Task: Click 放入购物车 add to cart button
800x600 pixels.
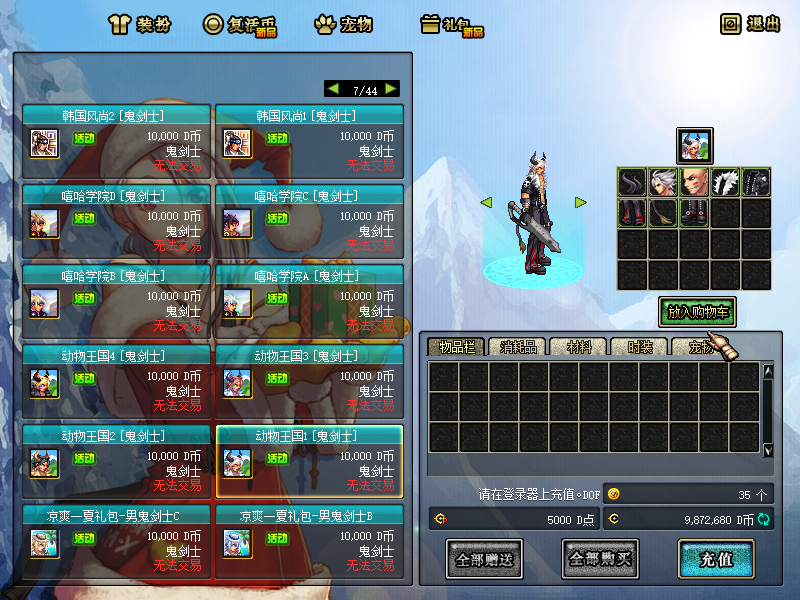Action: tap(697, 312)
